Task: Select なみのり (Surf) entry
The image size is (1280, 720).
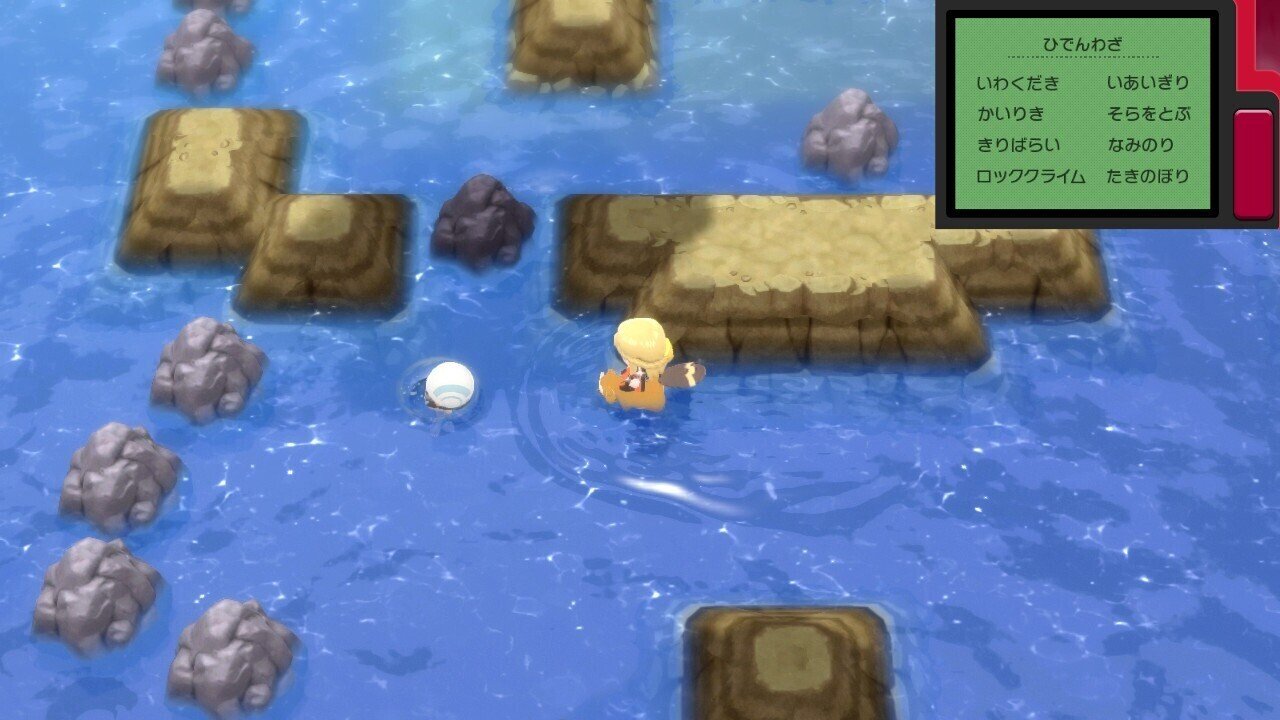Action: point(1139,144)
